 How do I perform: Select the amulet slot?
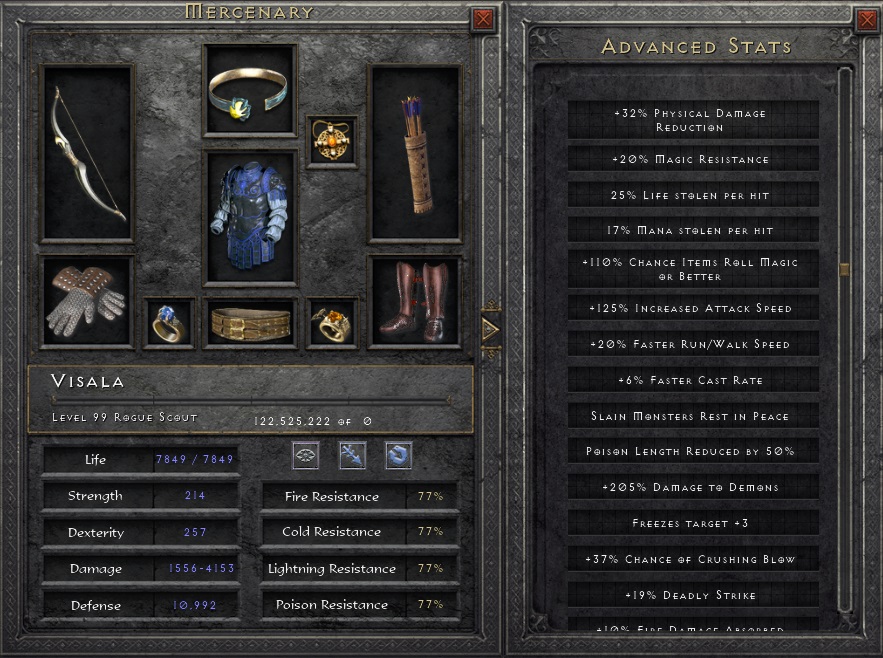point(331,141)
